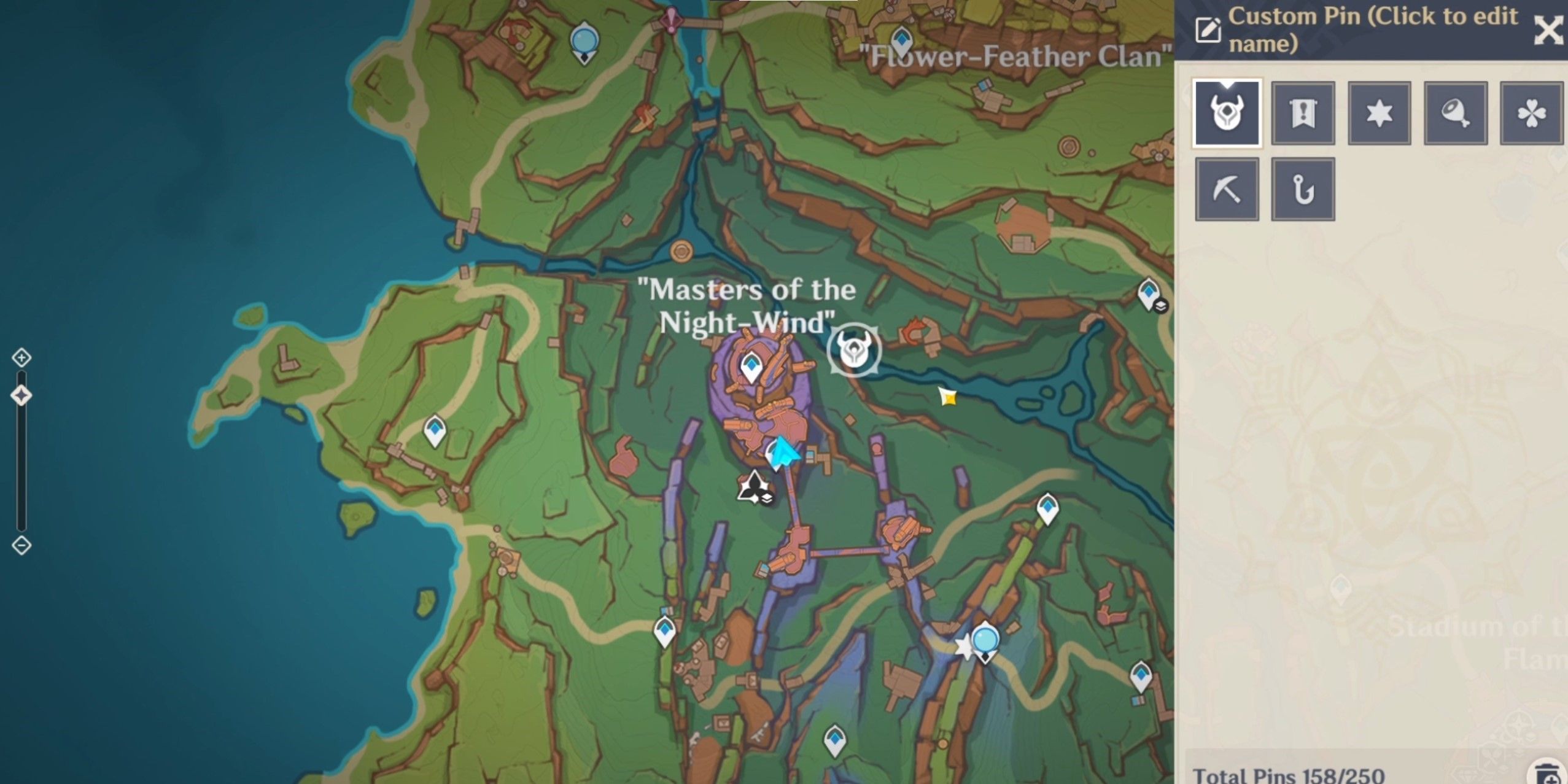Zoom in the map with plus button
Viewport: 1568px width, 784px height.
pos(21,357)
